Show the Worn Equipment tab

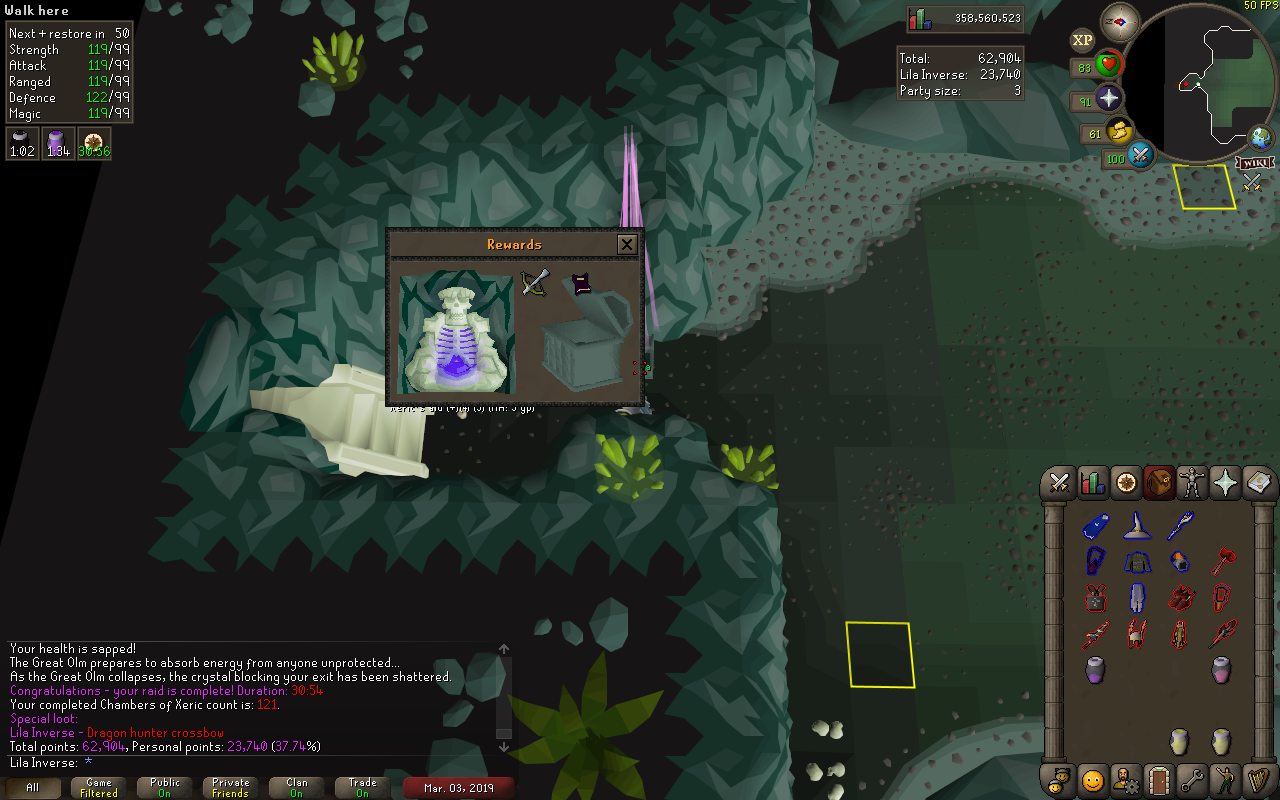coord(1192,484)
